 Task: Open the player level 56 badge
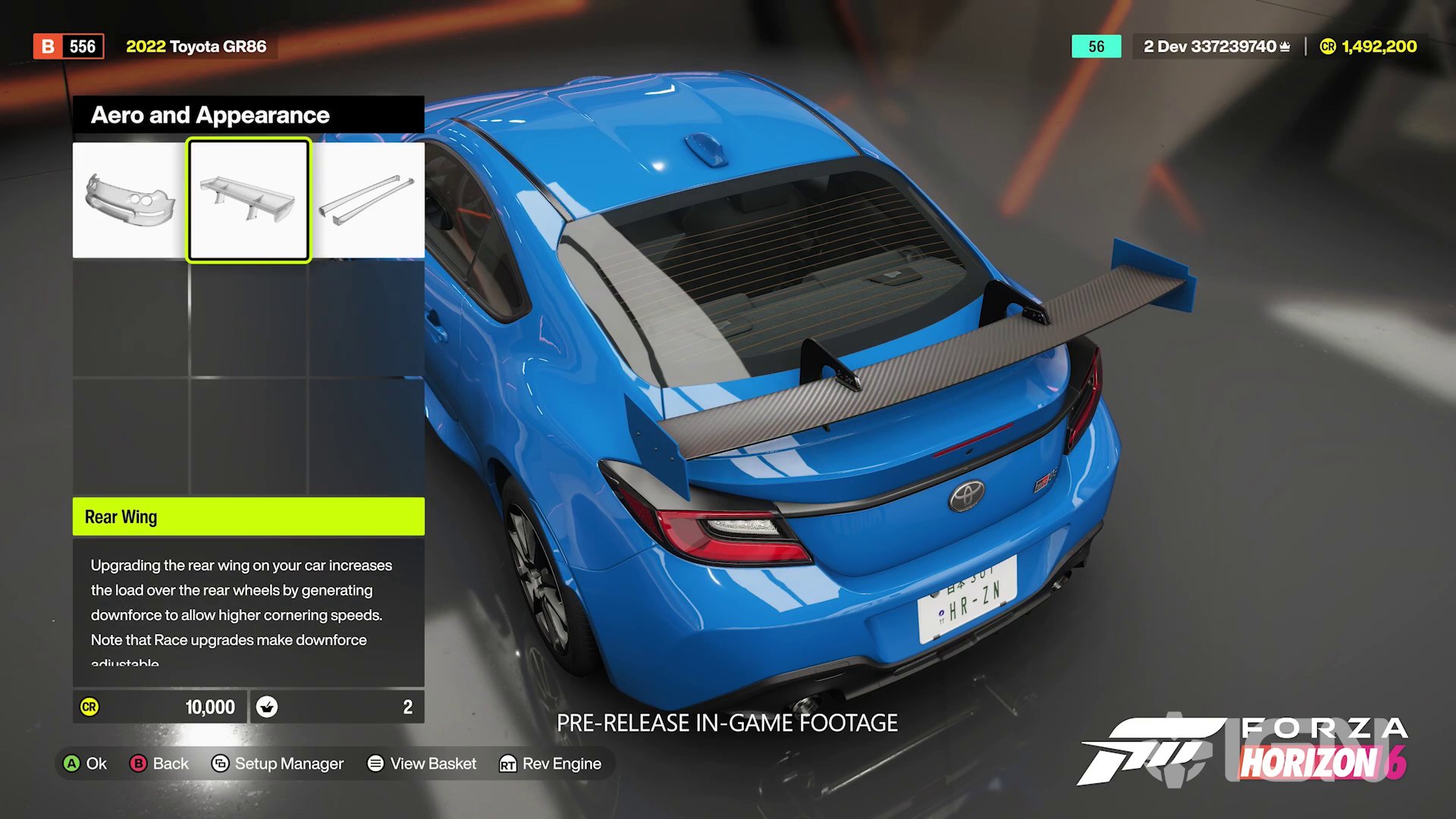click(x=1096, y=46)
